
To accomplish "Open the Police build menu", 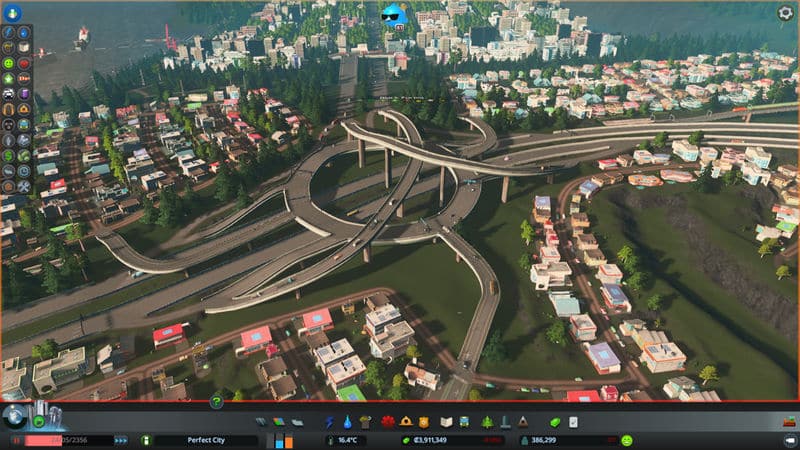I will pyautogui.click(x=423, y=422).
